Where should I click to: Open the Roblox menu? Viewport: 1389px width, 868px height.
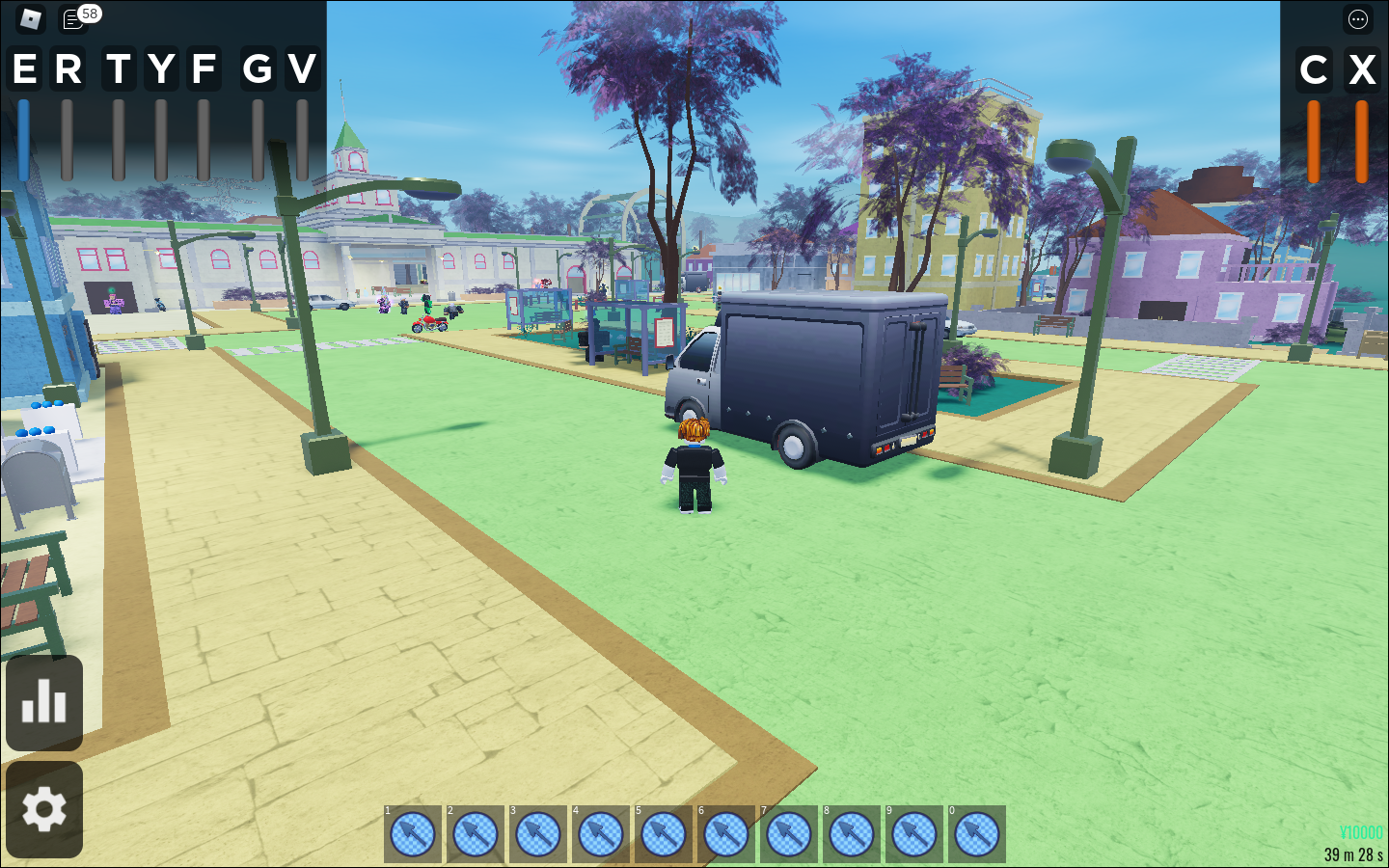click(x=28, y=19)
